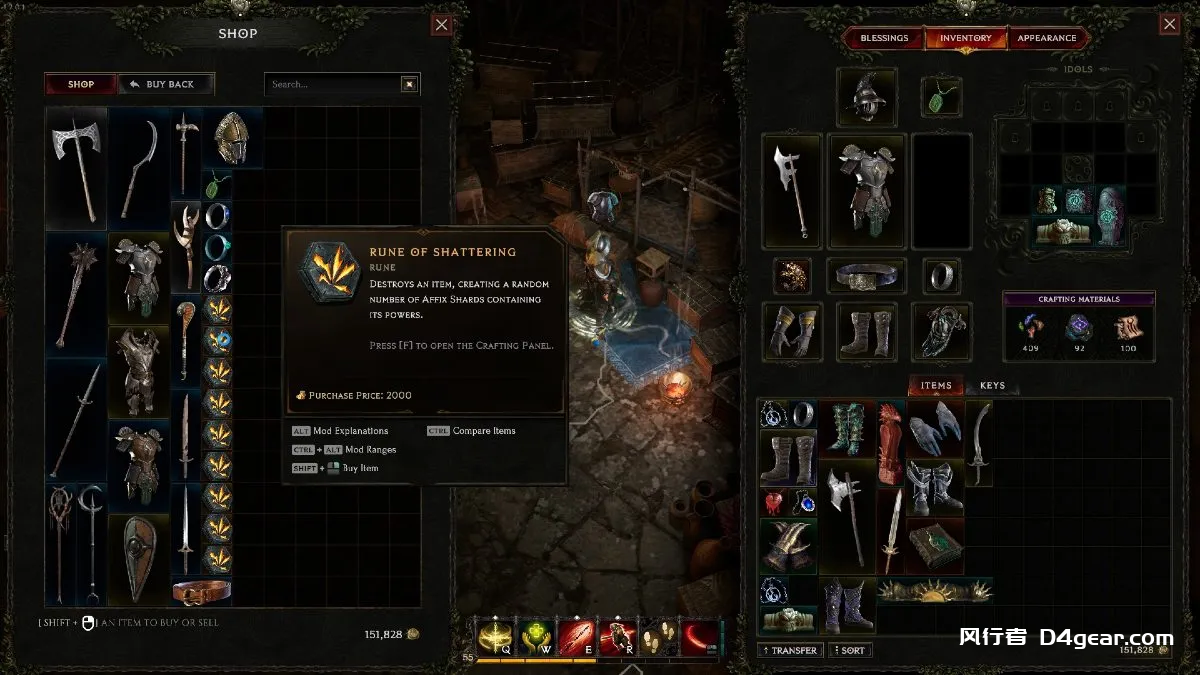Image resolution: width=1200 pixels, height=675 pixels.
Task: Select the double-bladed axe in shop
Action: [77, 168]
